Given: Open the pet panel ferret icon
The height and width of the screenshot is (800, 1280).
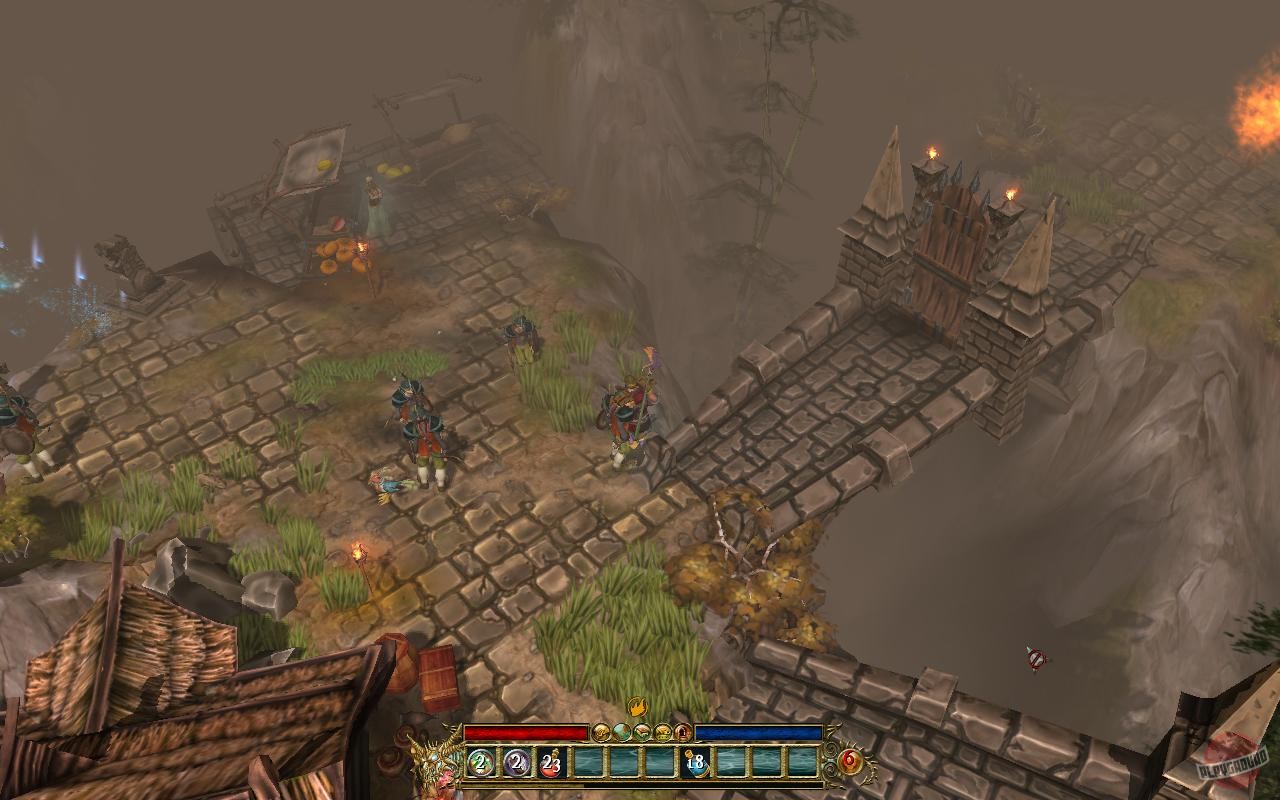Looking at the screenshot, I should pos(641,732).
